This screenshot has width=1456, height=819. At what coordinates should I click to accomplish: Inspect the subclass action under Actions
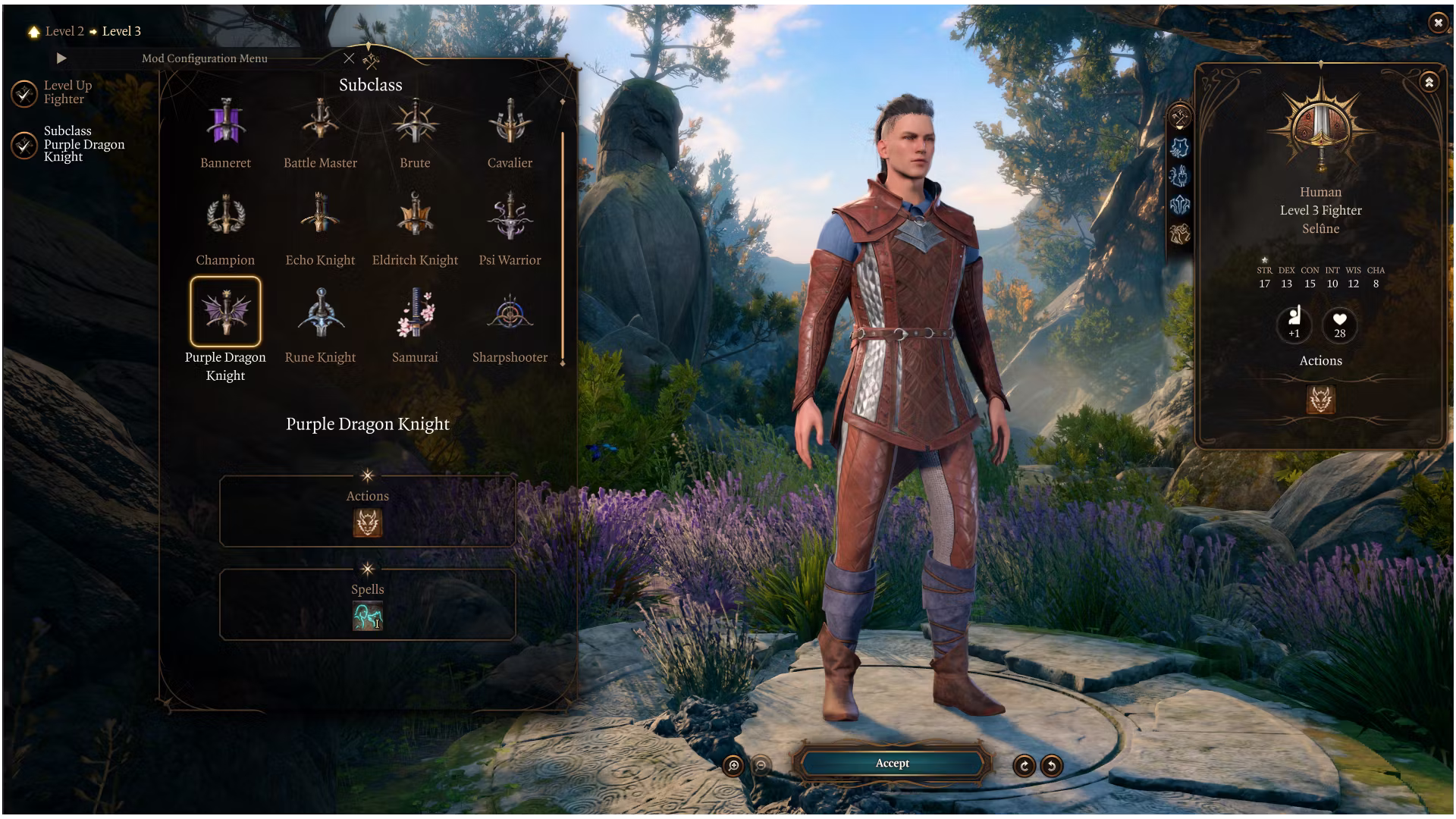(x=368, y=522)
